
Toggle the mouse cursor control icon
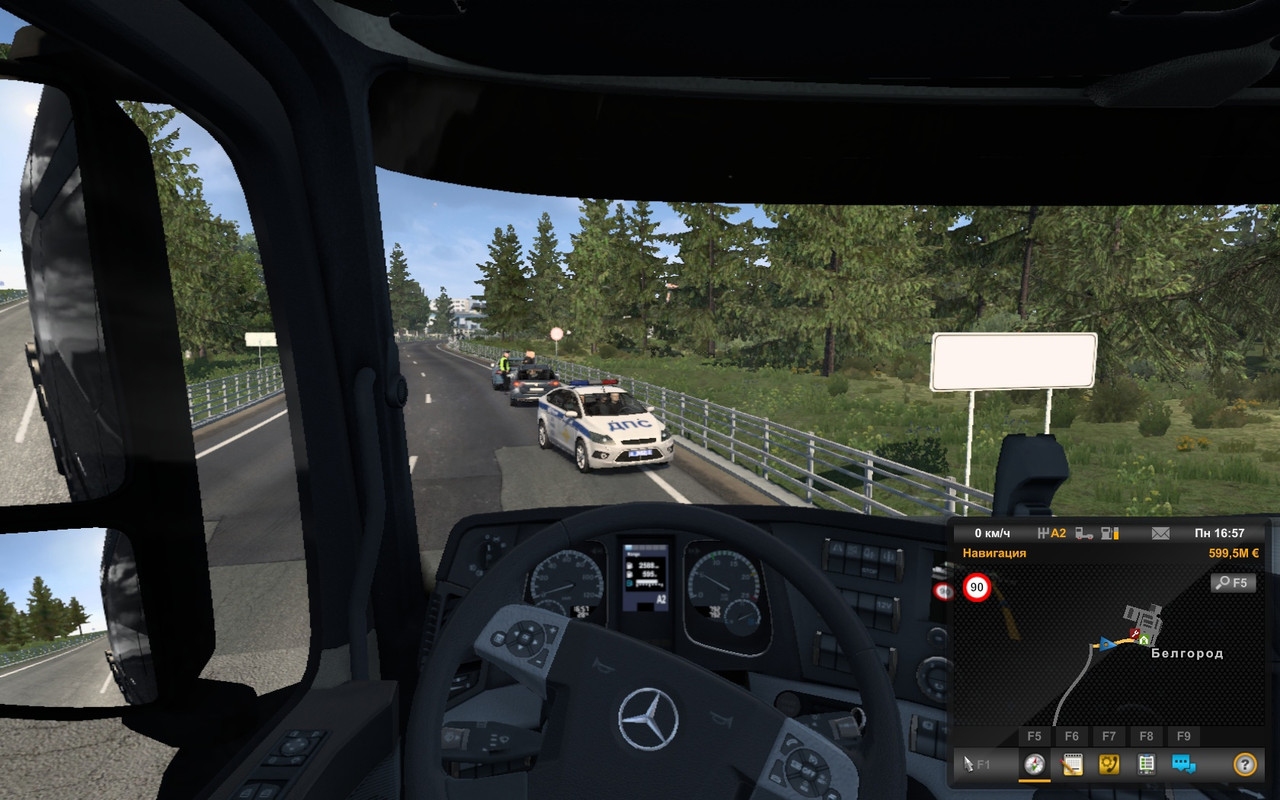click(x=977, y=765)
